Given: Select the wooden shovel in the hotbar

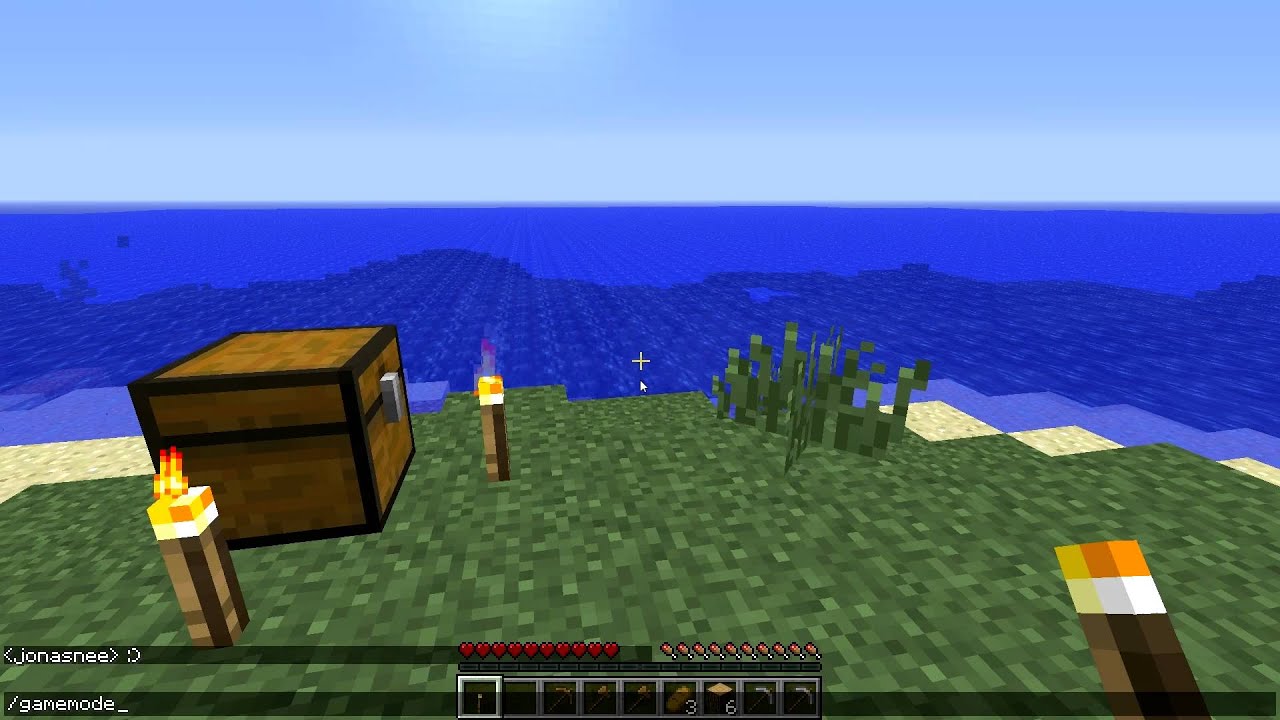Looking at the screenshot, I should [640, 695].
